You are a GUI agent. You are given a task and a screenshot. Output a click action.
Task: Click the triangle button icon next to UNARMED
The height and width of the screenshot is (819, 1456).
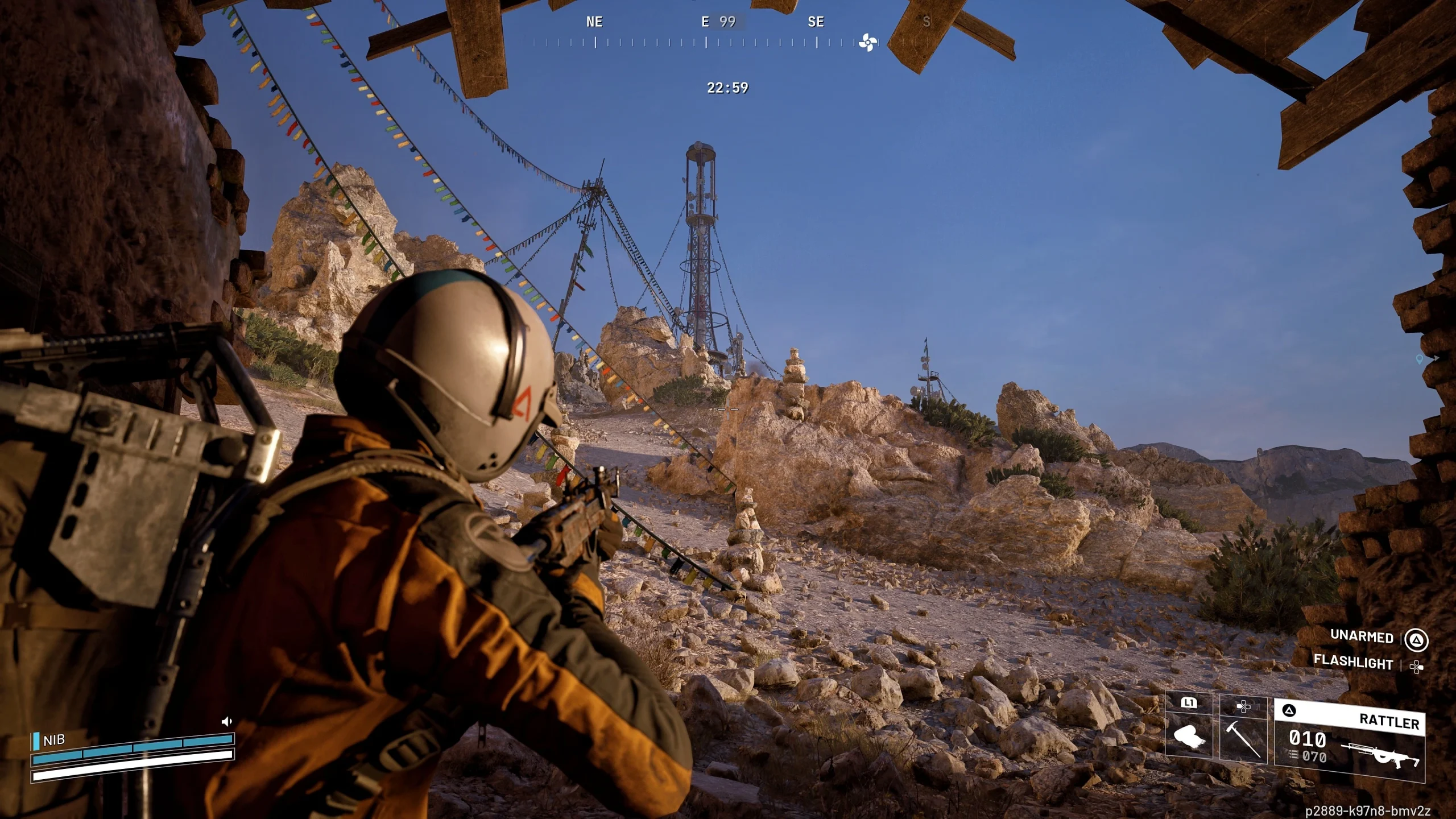click(x=1419, y=638)
